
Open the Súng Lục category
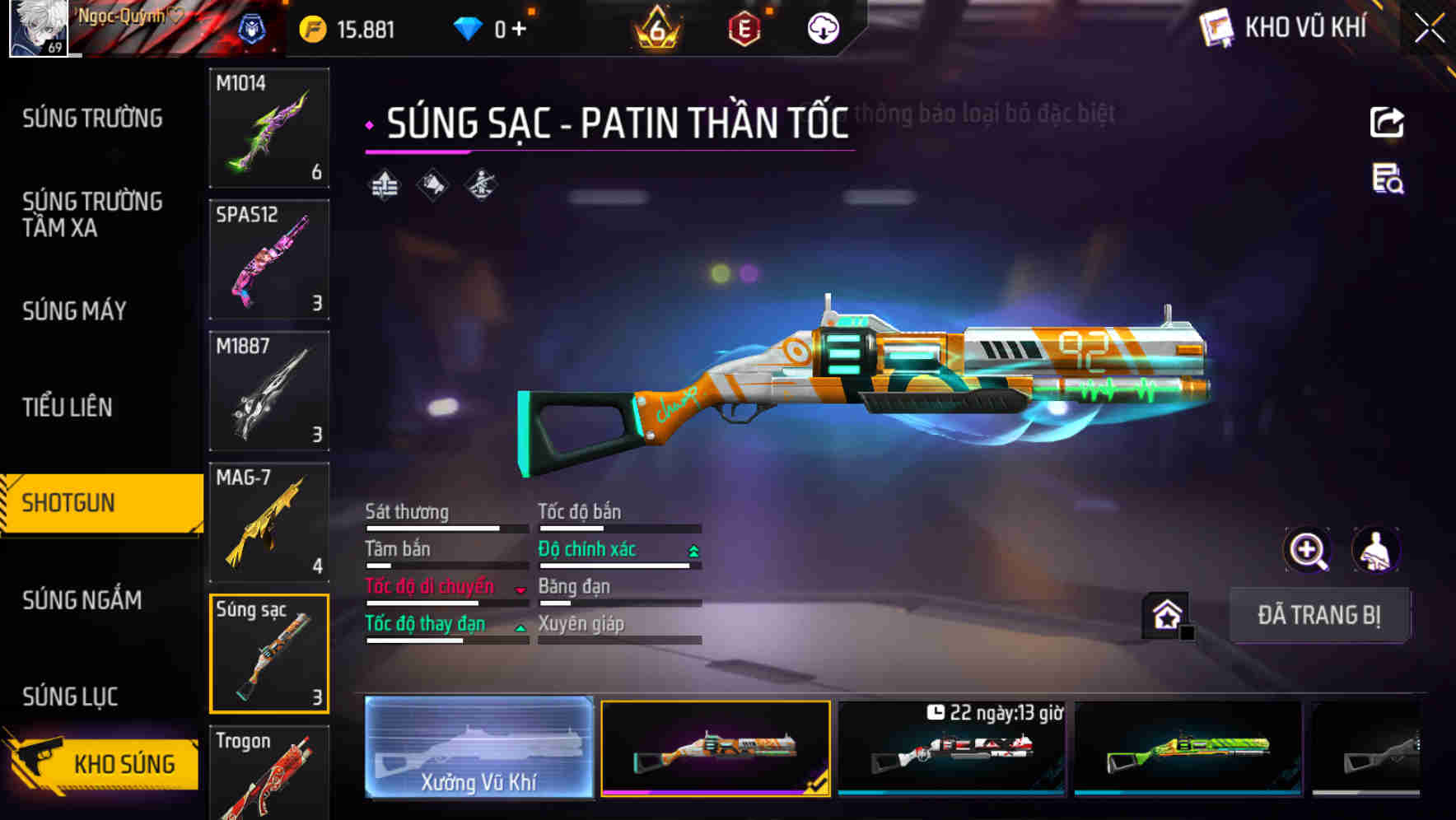pyautogui.click(x=70, y=697)
